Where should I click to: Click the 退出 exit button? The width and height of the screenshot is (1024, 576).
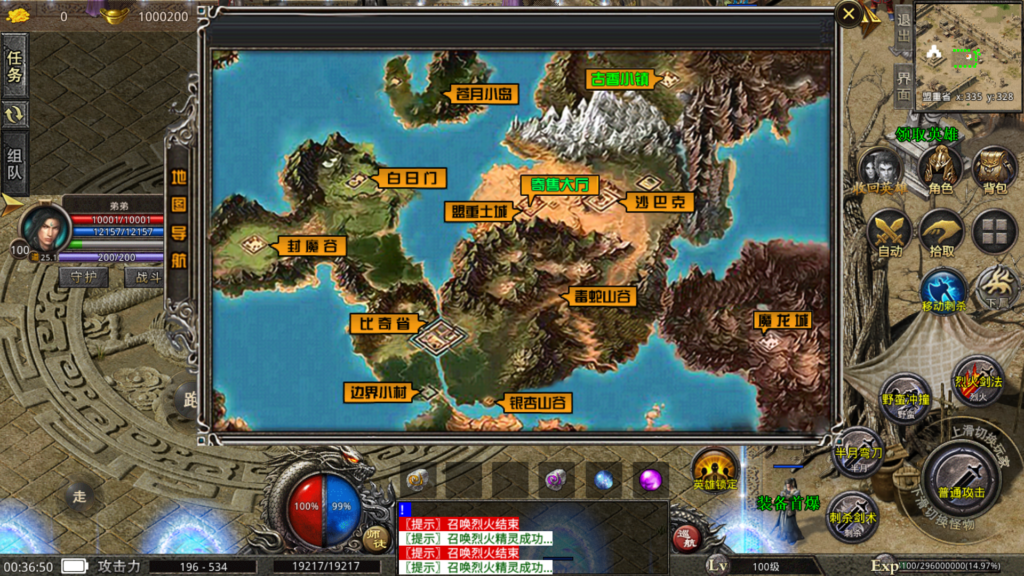click(903, 29)
